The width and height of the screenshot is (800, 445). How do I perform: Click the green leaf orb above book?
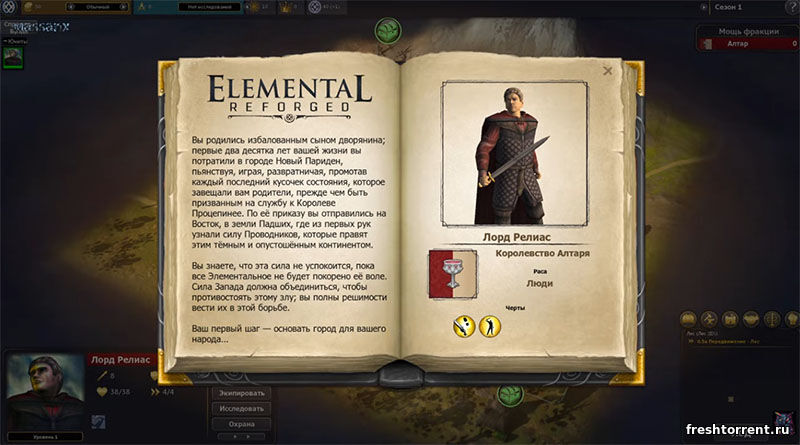pos(387,32)
